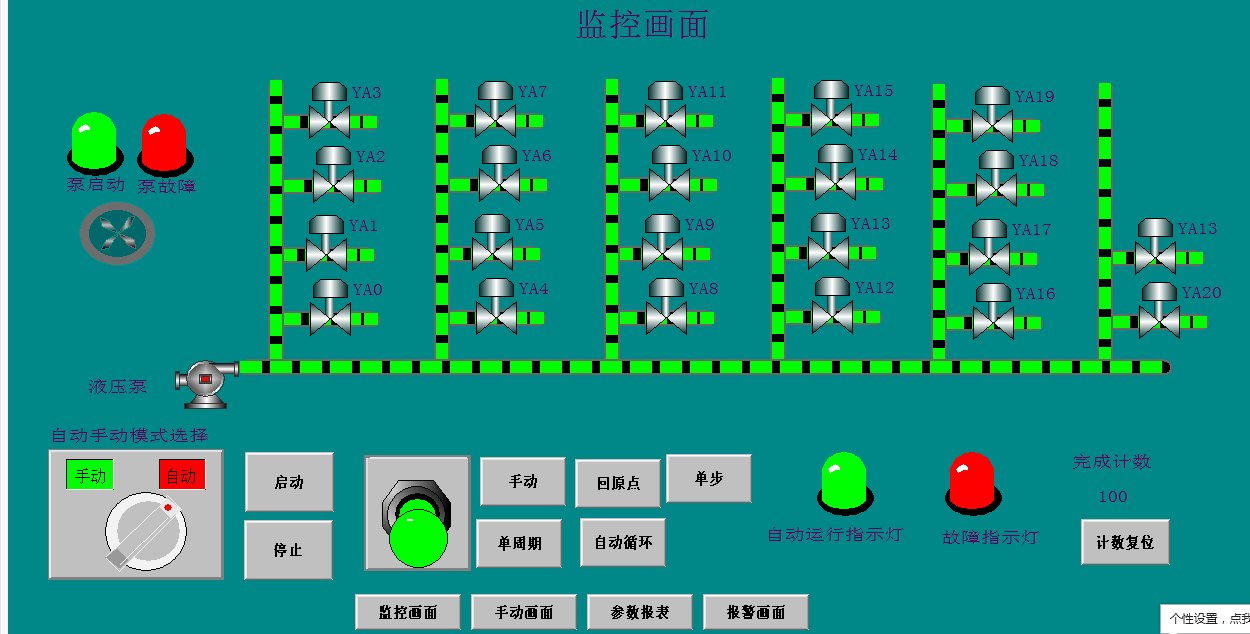Open the 监控画面 monitoring screen
Image resolution: width=1250 pixels, height=634 pixels.
point(408,612)
